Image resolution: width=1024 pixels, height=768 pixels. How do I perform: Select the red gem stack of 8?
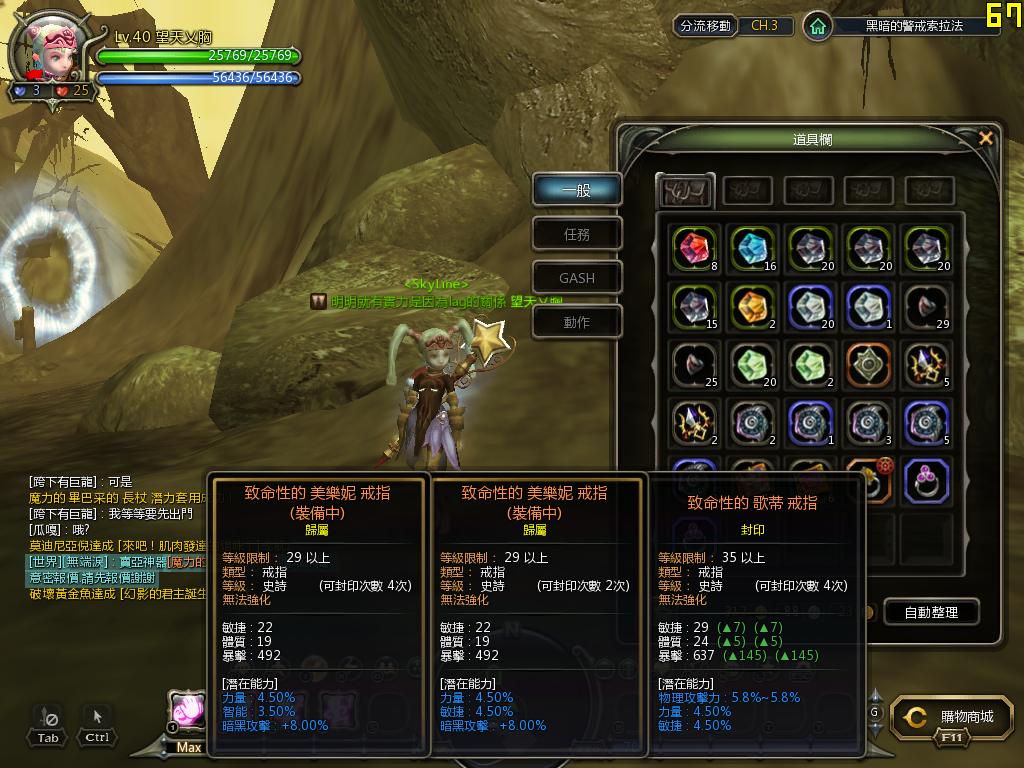click(694, 249)
